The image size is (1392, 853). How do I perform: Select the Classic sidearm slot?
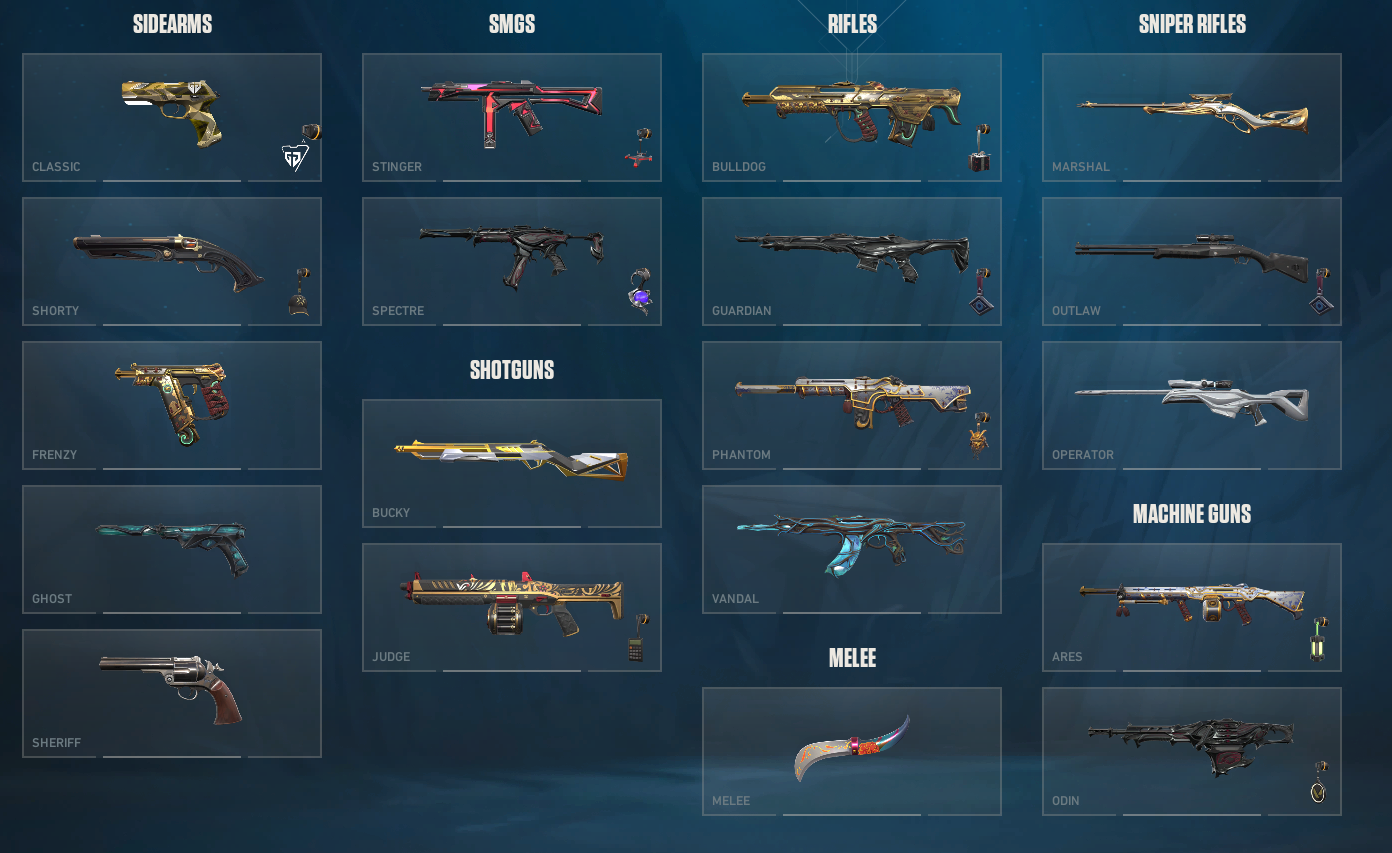(x=172, y=117)
